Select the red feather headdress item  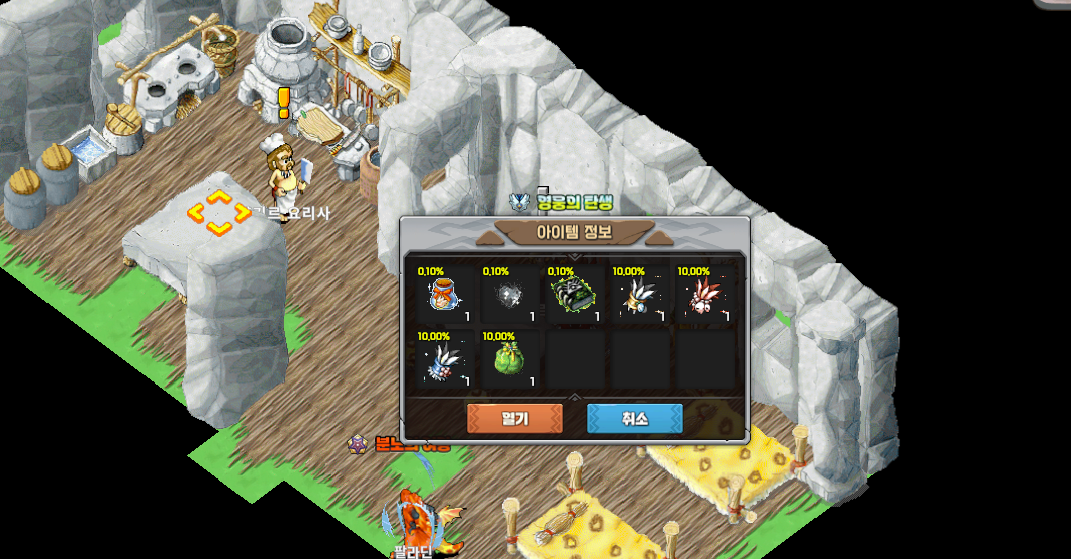(704, 296)
